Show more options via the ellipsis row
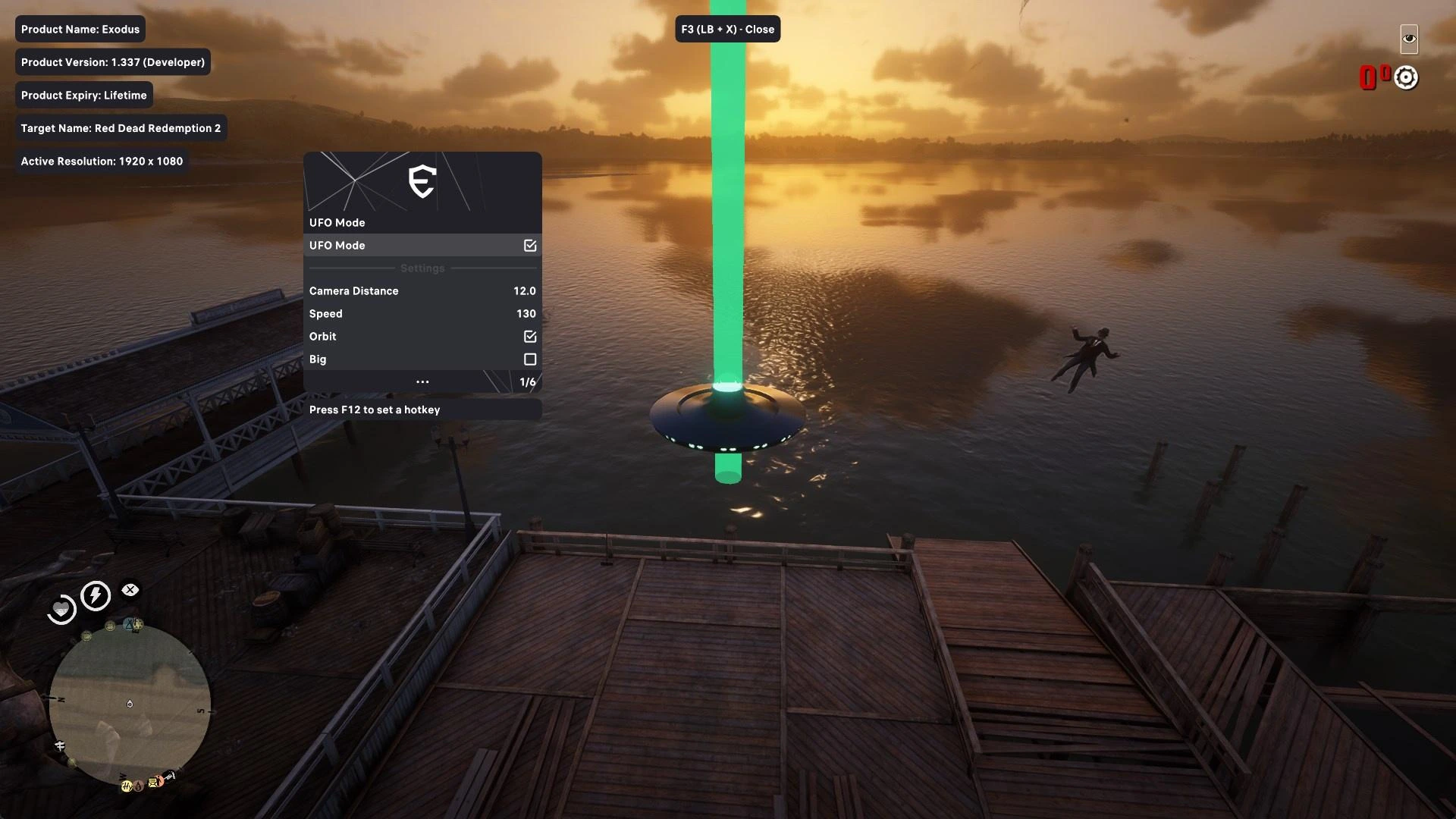 click(x=422, y=382)
